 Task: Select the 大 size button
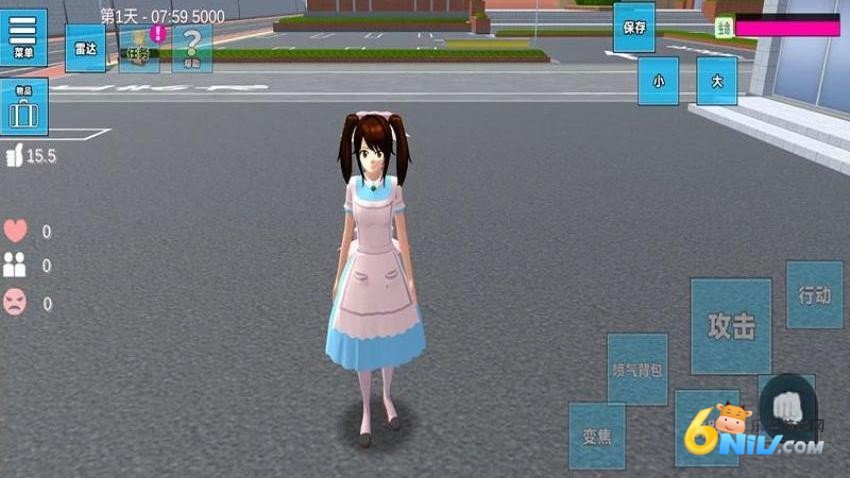(716, 81)
